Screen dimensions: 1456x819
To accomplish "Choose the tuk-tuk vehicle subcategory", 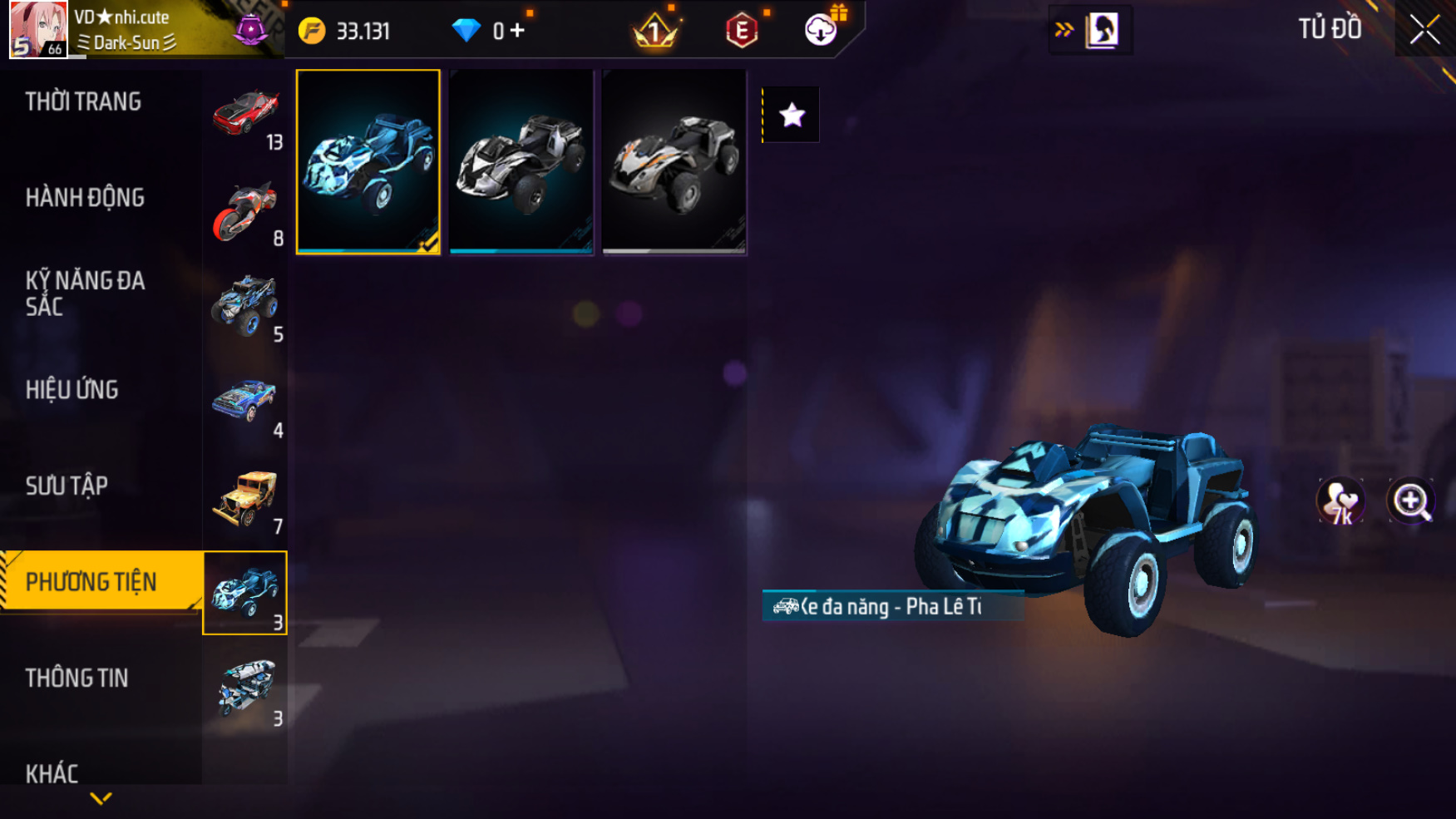I will pos(245,690).
